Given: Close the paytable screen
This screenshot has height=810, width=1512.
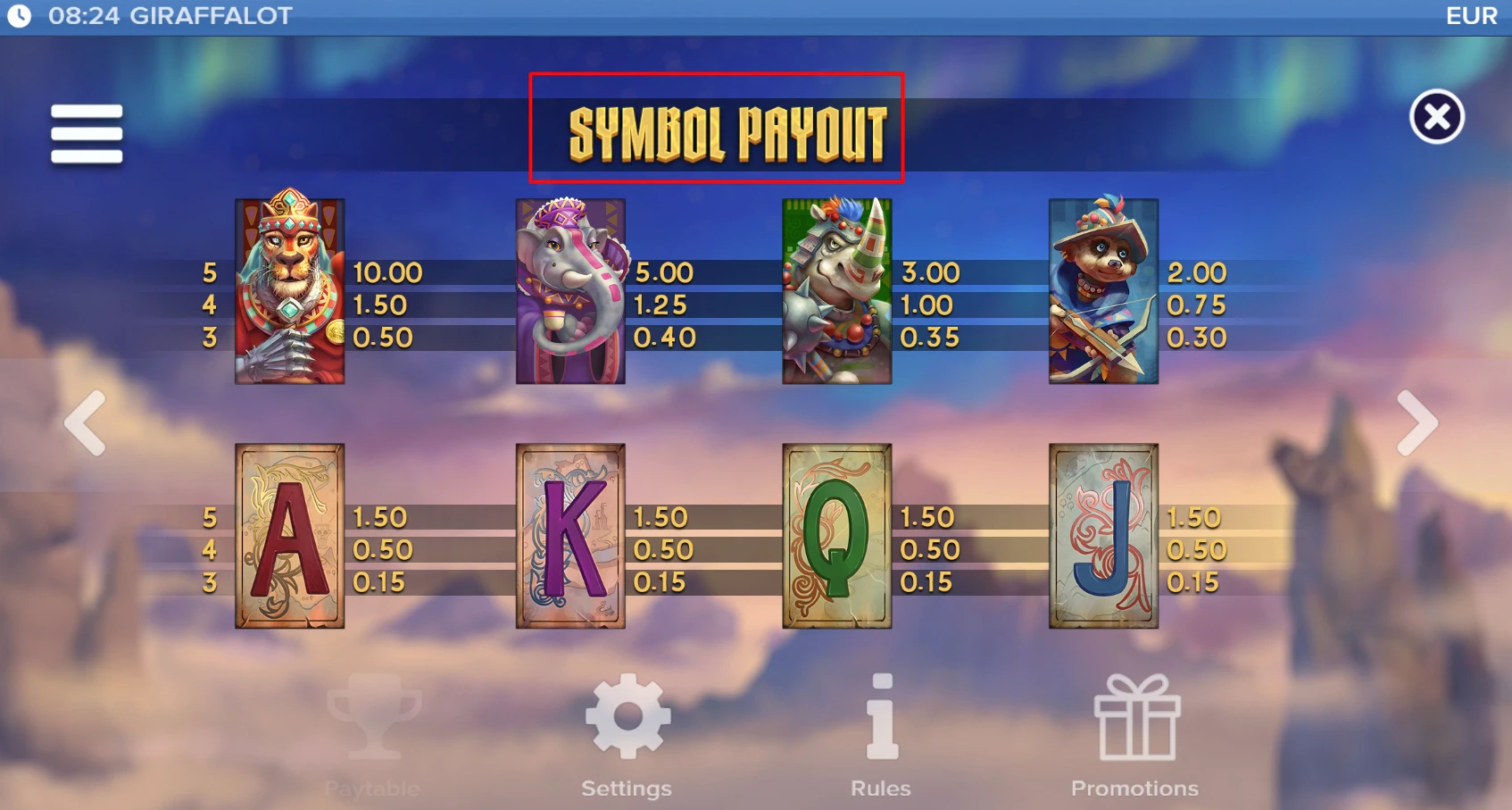Looking at the screenshot, I should pyautogui.click(x=1437, y=117).
